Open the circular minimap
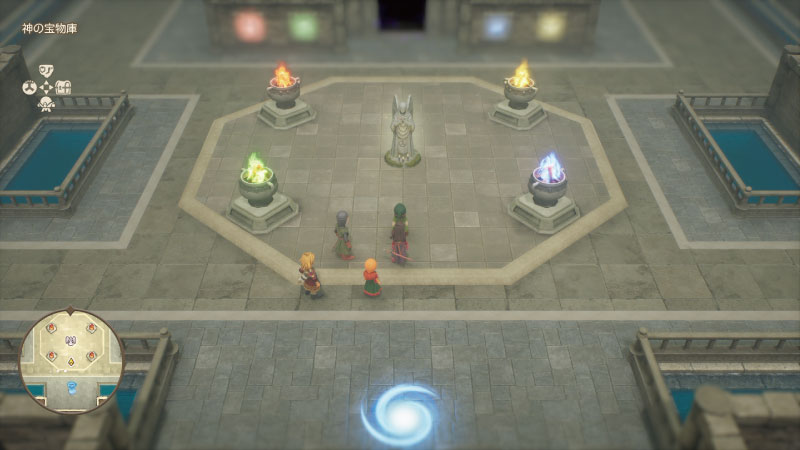The image size is (800, 450). coord(71,361)
